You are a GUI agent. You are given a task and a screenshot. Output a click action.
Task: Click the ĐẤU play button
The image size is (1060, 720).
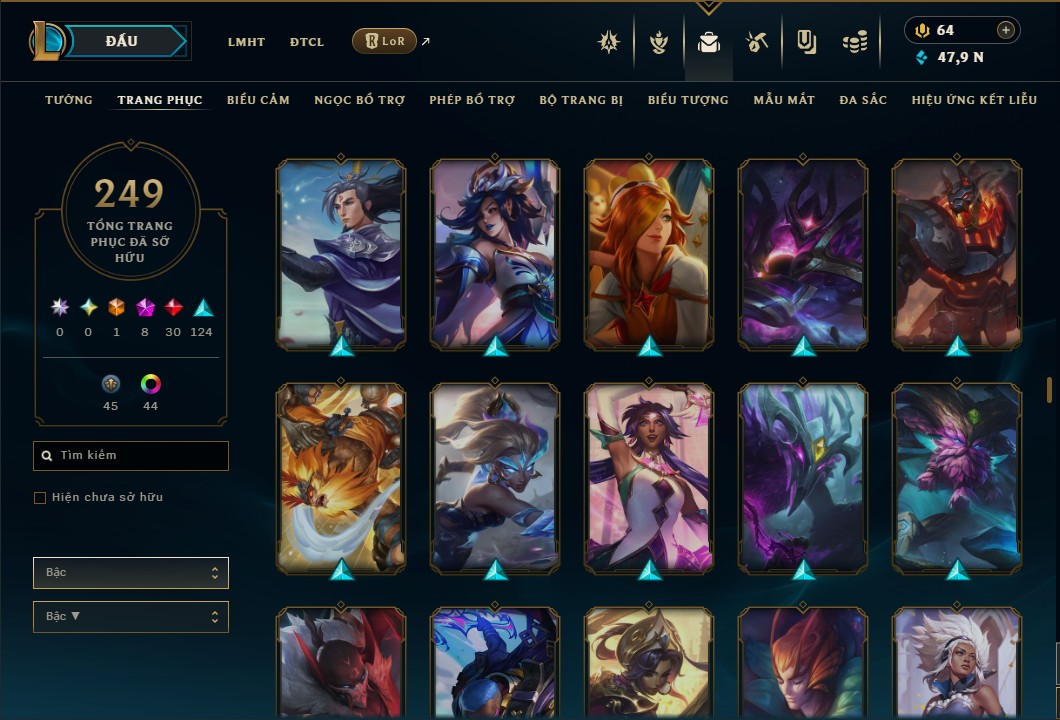pos(122,41)
